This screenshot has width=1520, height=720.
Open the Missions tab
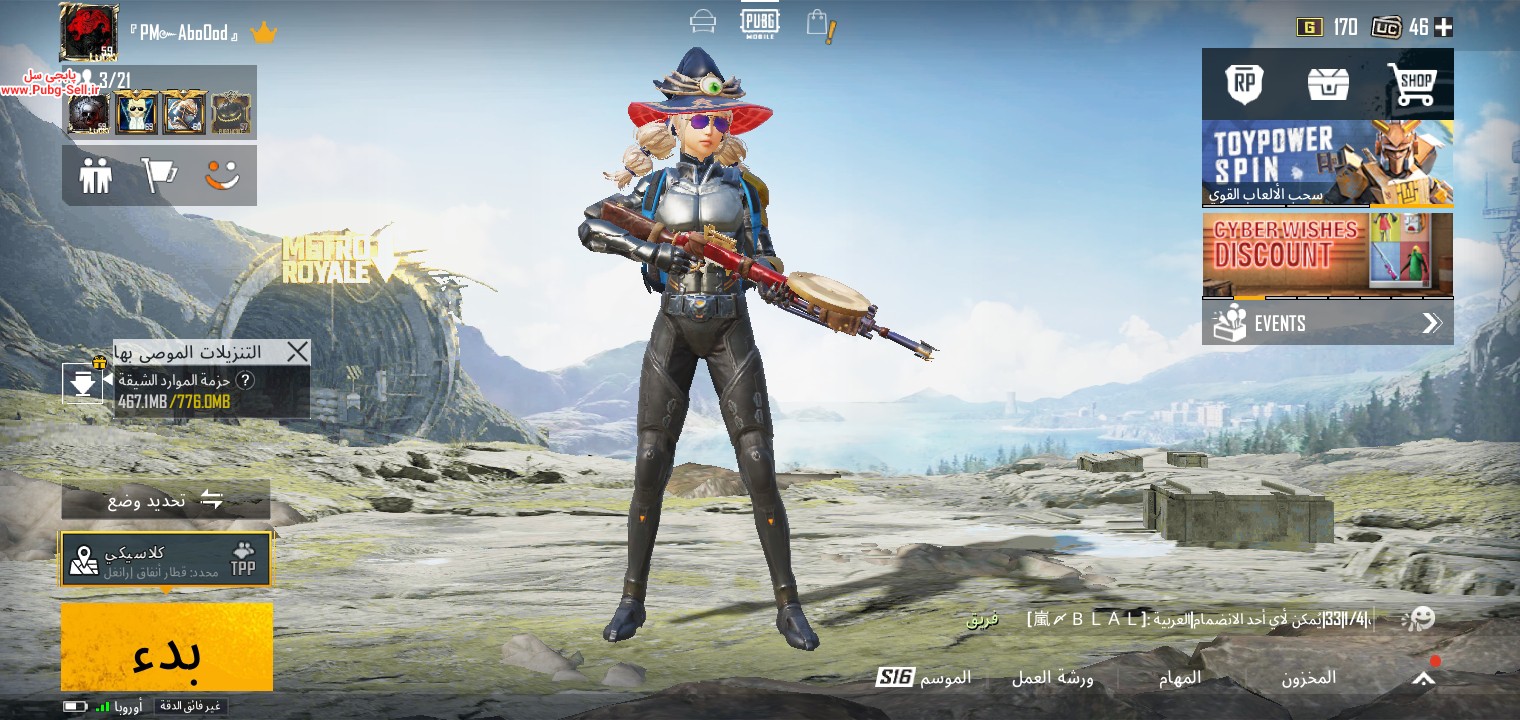(x=1179, y=678)
